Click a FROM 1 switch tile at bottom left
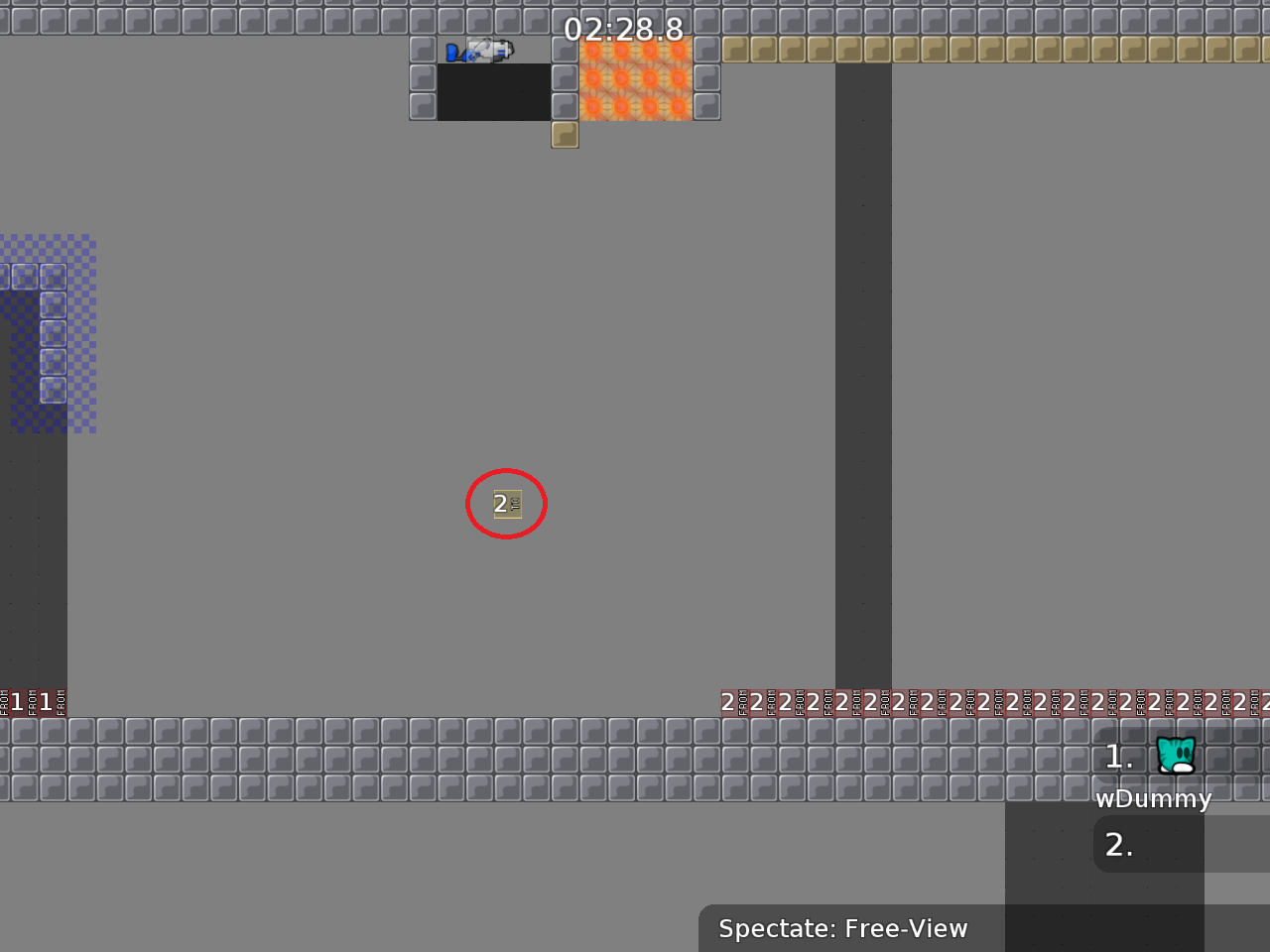 [25, 703]
